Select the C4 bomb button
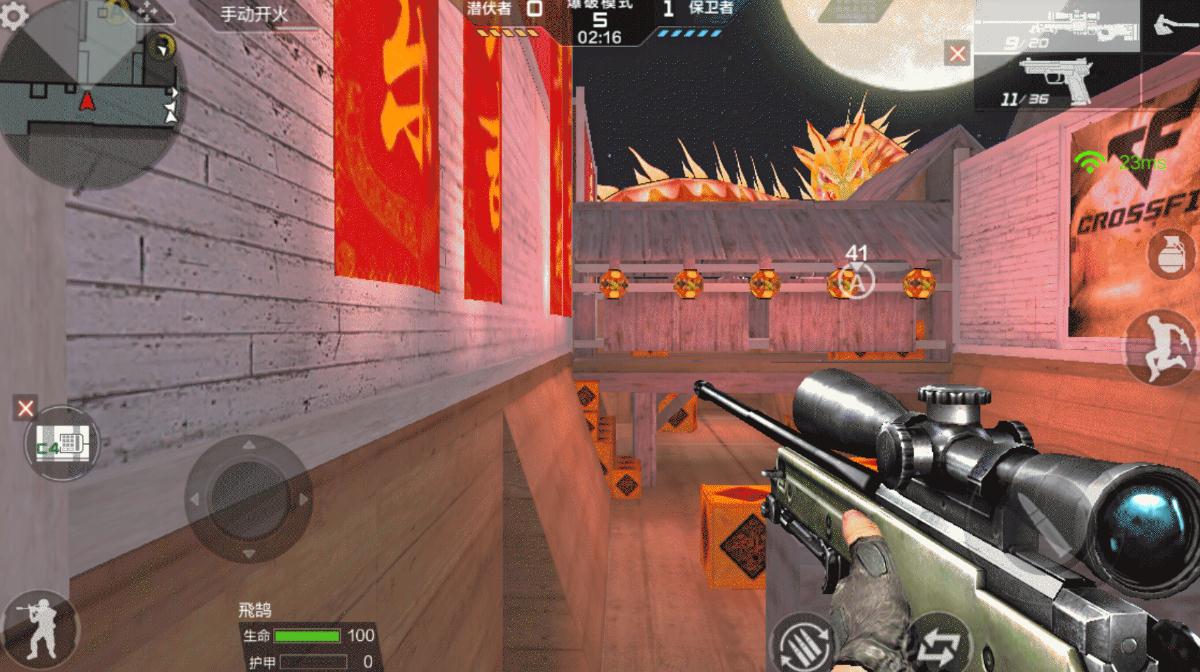The image size is (1200, 672). click(x=62, y=443)
